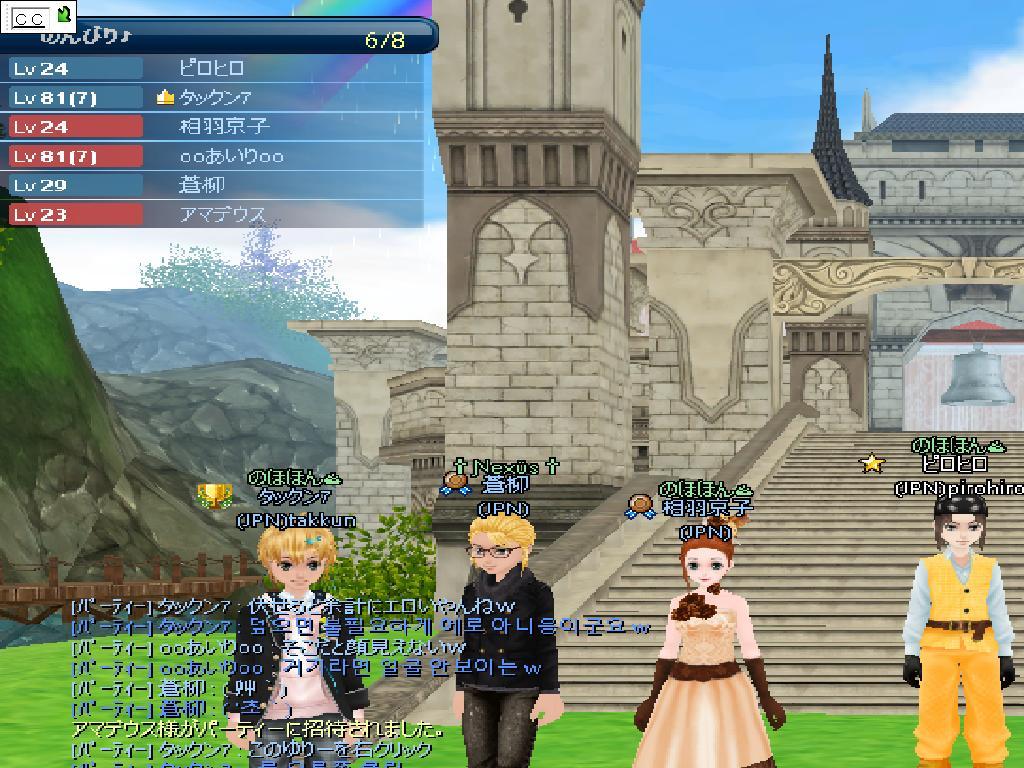Choose 相羽京子 from the party list

tap(224, 127)
